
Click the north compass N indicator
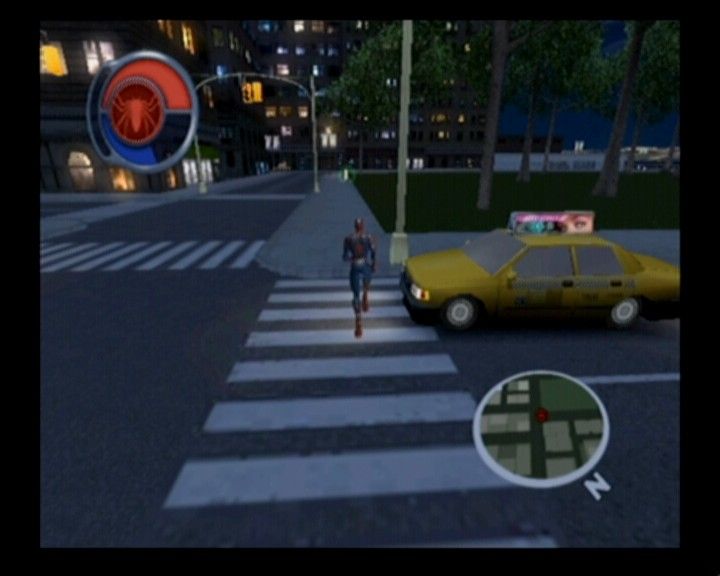(597, 485)
